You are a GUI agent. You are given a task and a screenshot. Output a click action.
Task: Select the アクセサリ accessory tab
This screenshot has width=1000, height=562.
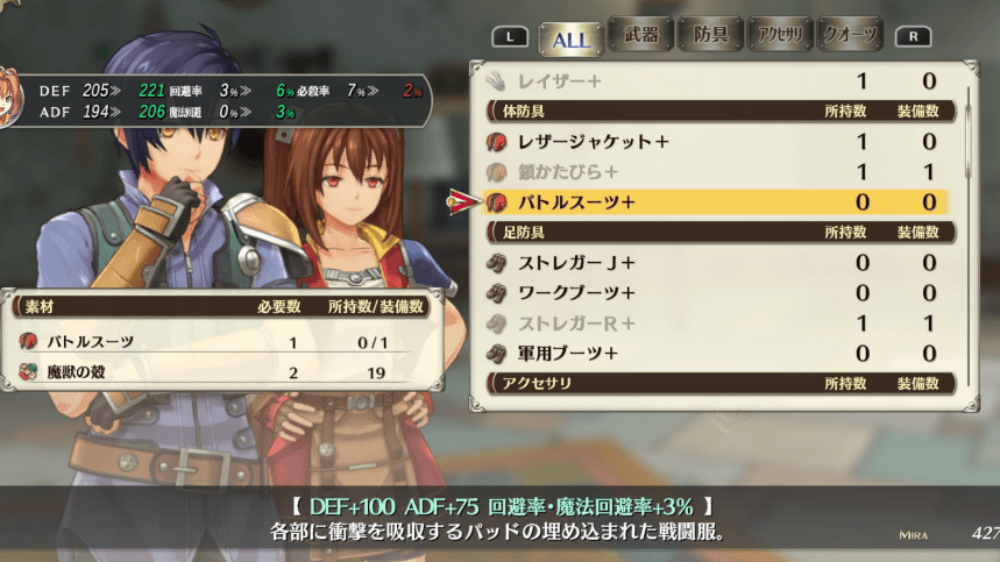pyautogui.click(x=780, y=36)
